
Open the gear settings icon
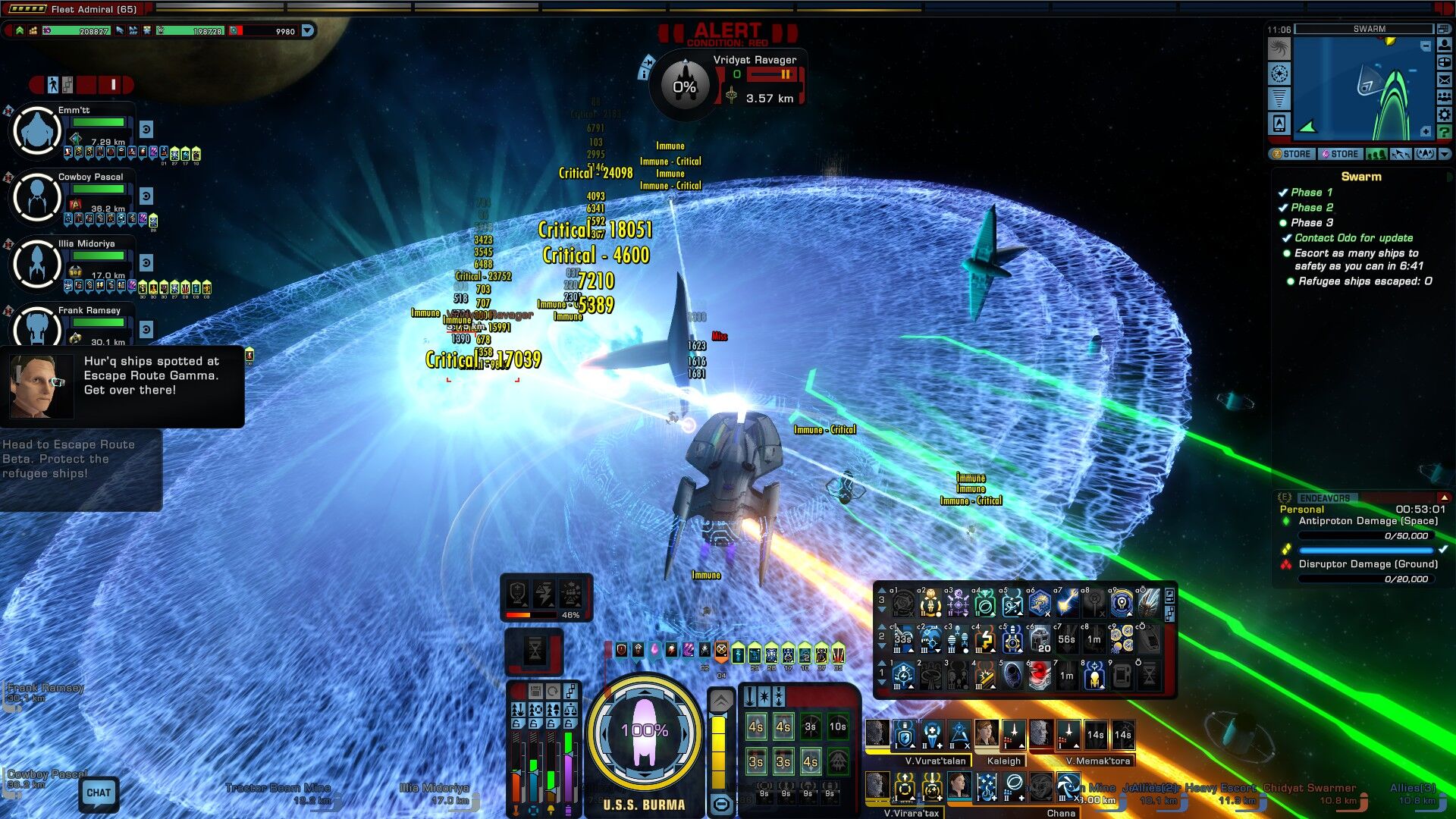point(1445,115)
